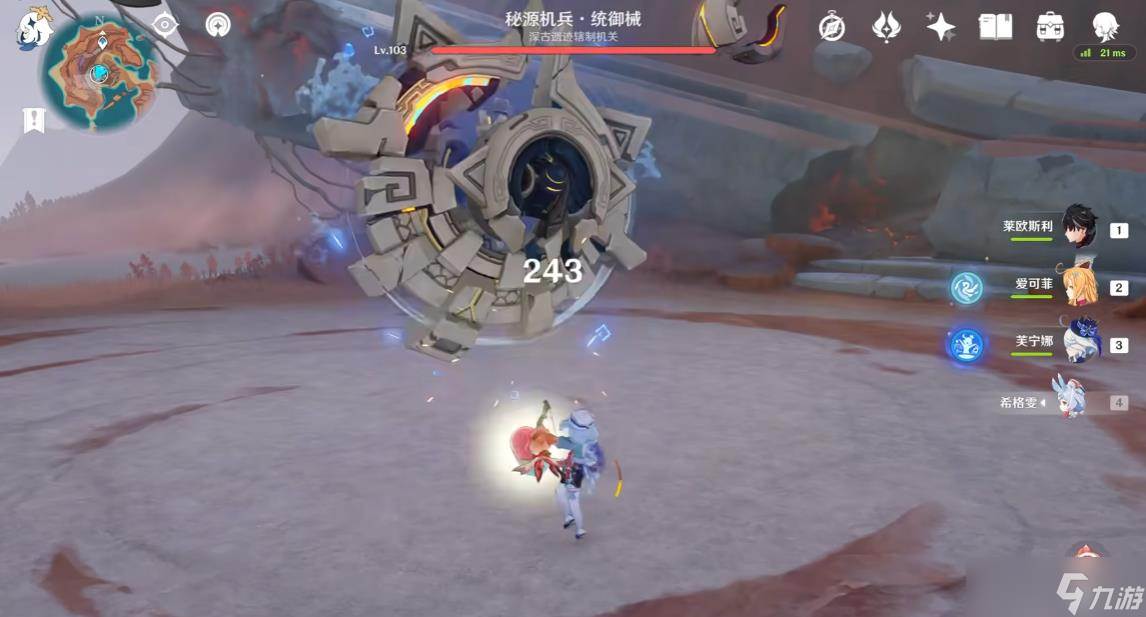Click the round star icon near the minimap

(218, 25)
